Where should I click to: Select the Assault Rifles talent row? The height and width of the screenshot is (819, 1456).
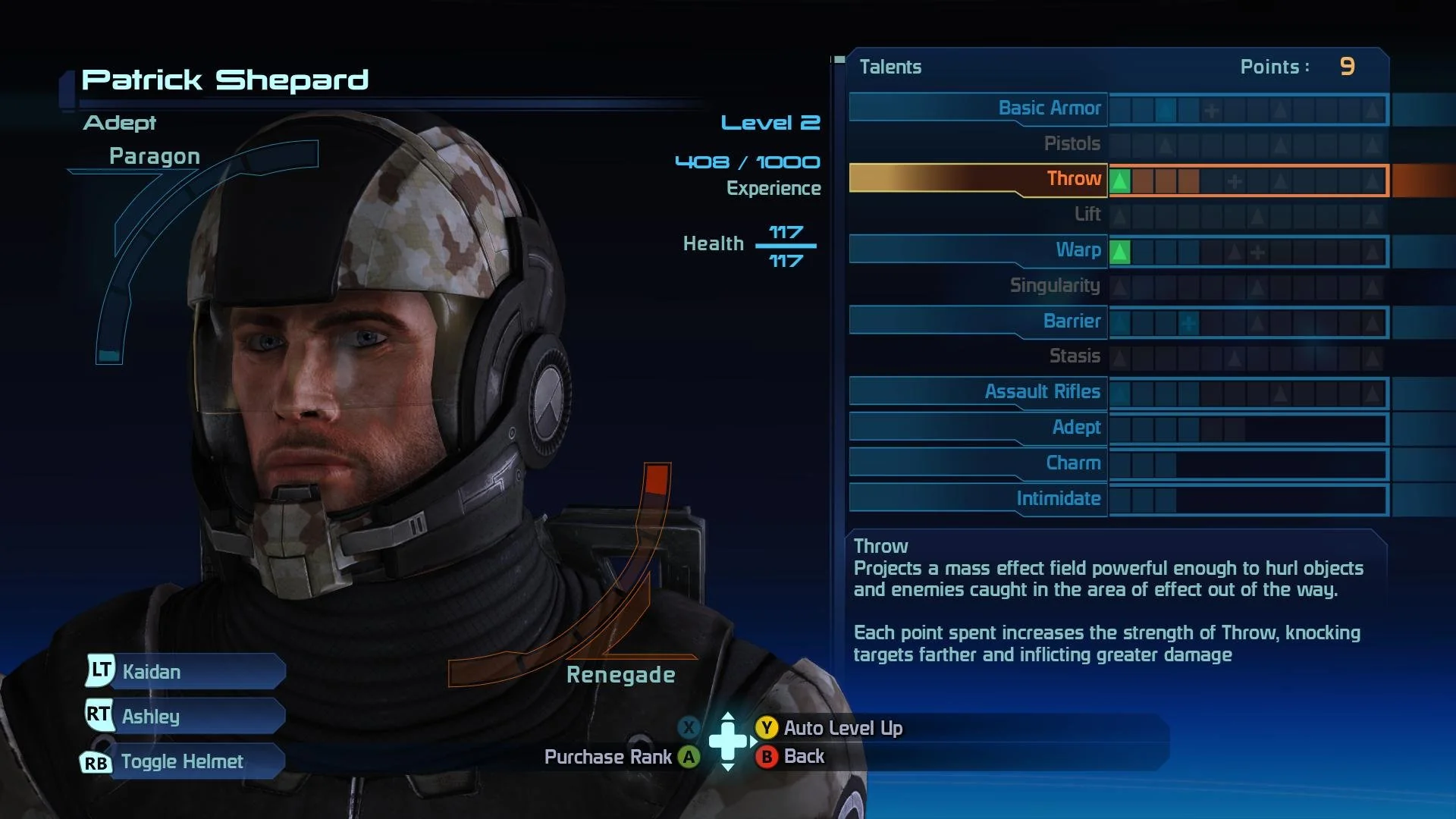coord(1042,392)
